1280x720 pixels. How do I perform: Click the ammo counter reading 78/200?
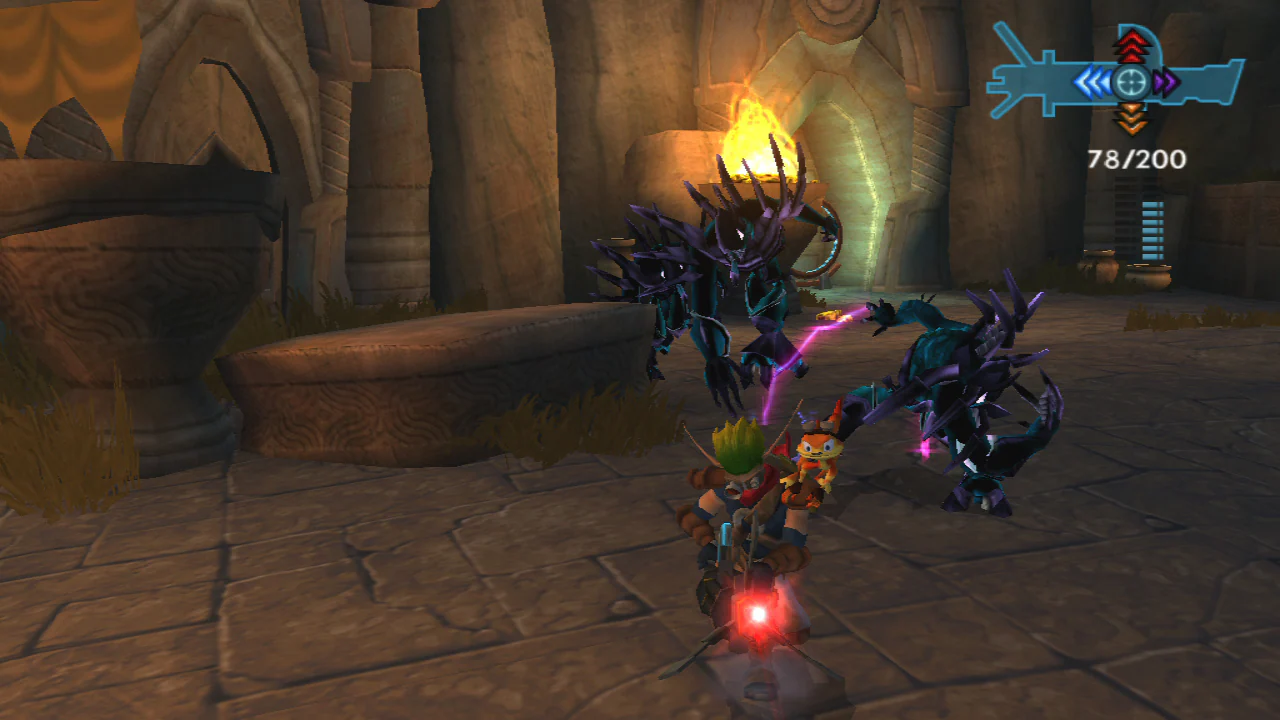1135,158
